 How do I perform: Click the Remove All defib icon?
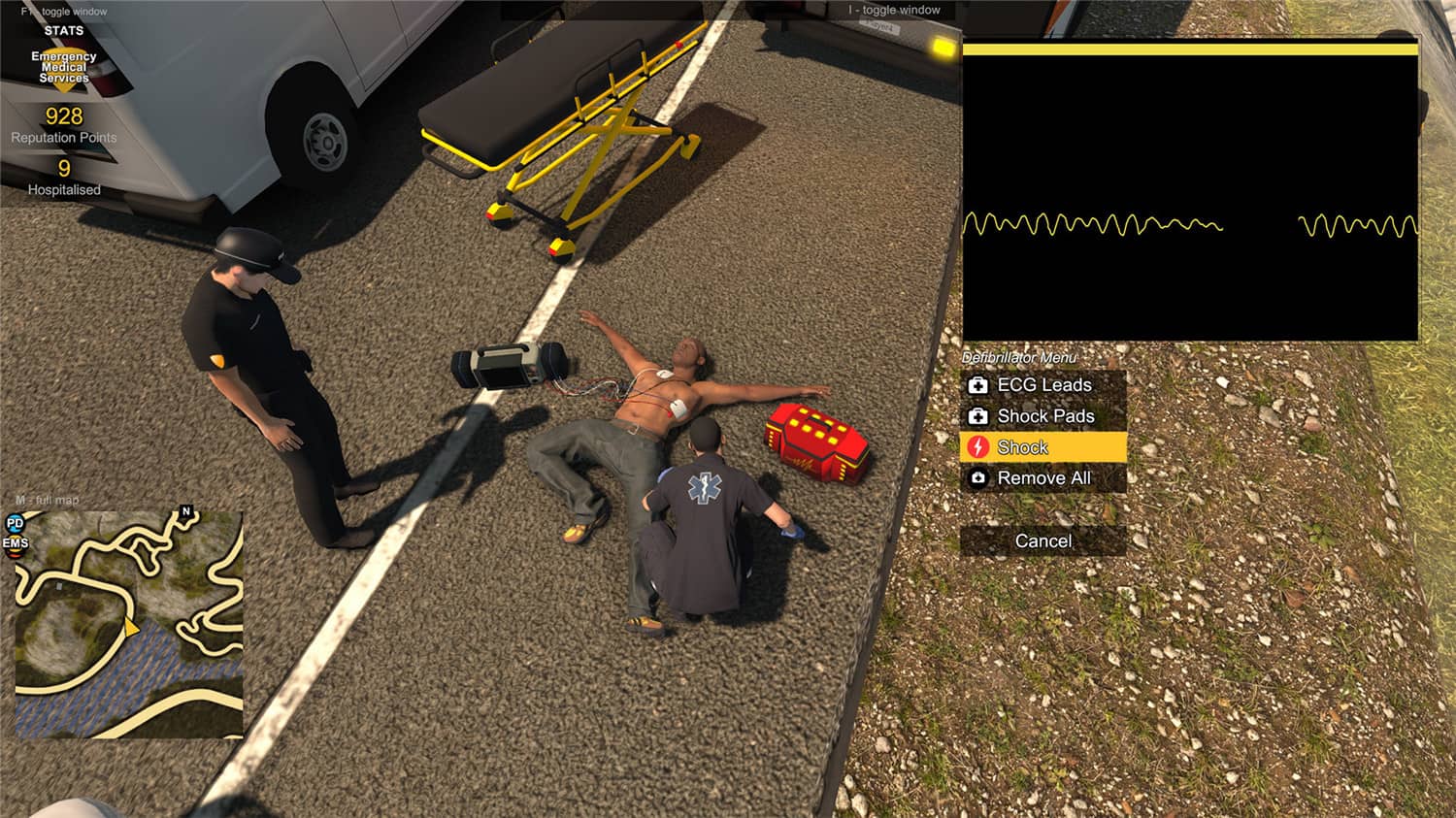click(x=977, y=478)
